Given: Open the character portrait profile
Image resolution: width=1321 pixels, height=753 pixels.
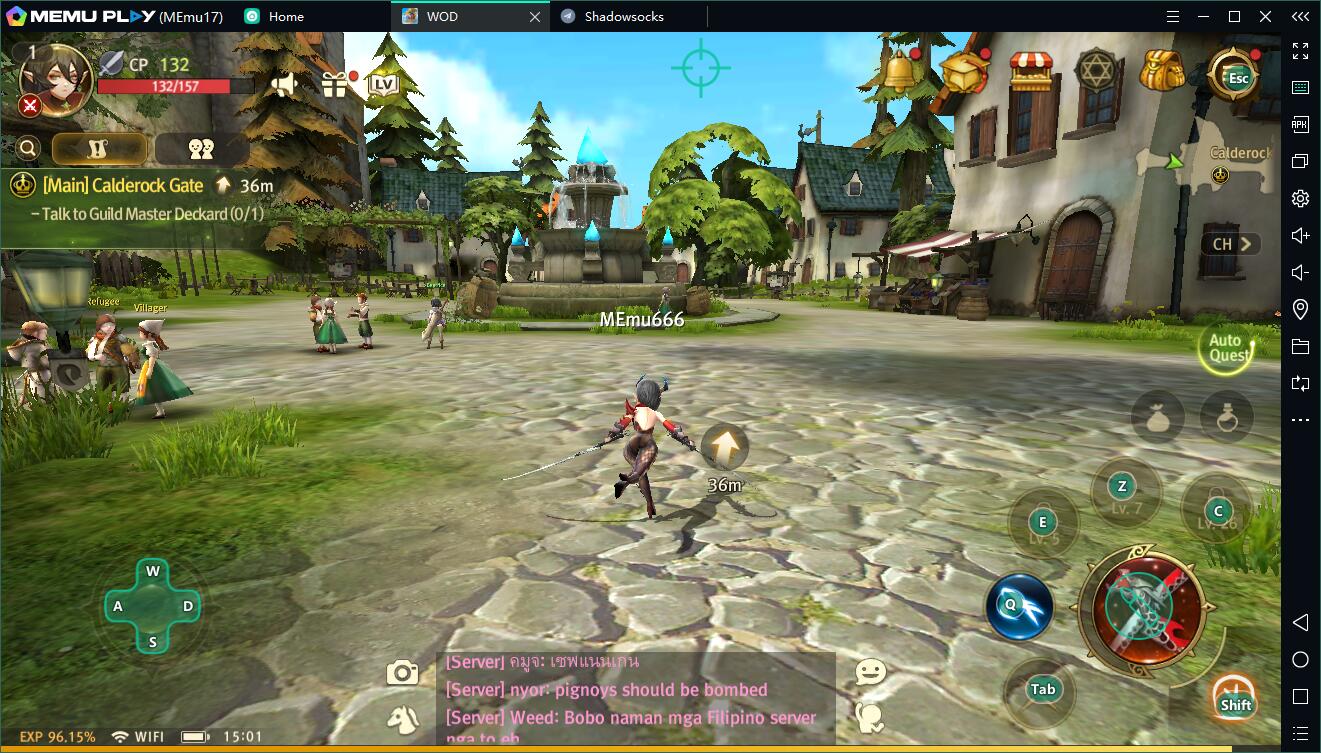Looking at the screenshot, I should pyautogui.click(x=56, y=79).
